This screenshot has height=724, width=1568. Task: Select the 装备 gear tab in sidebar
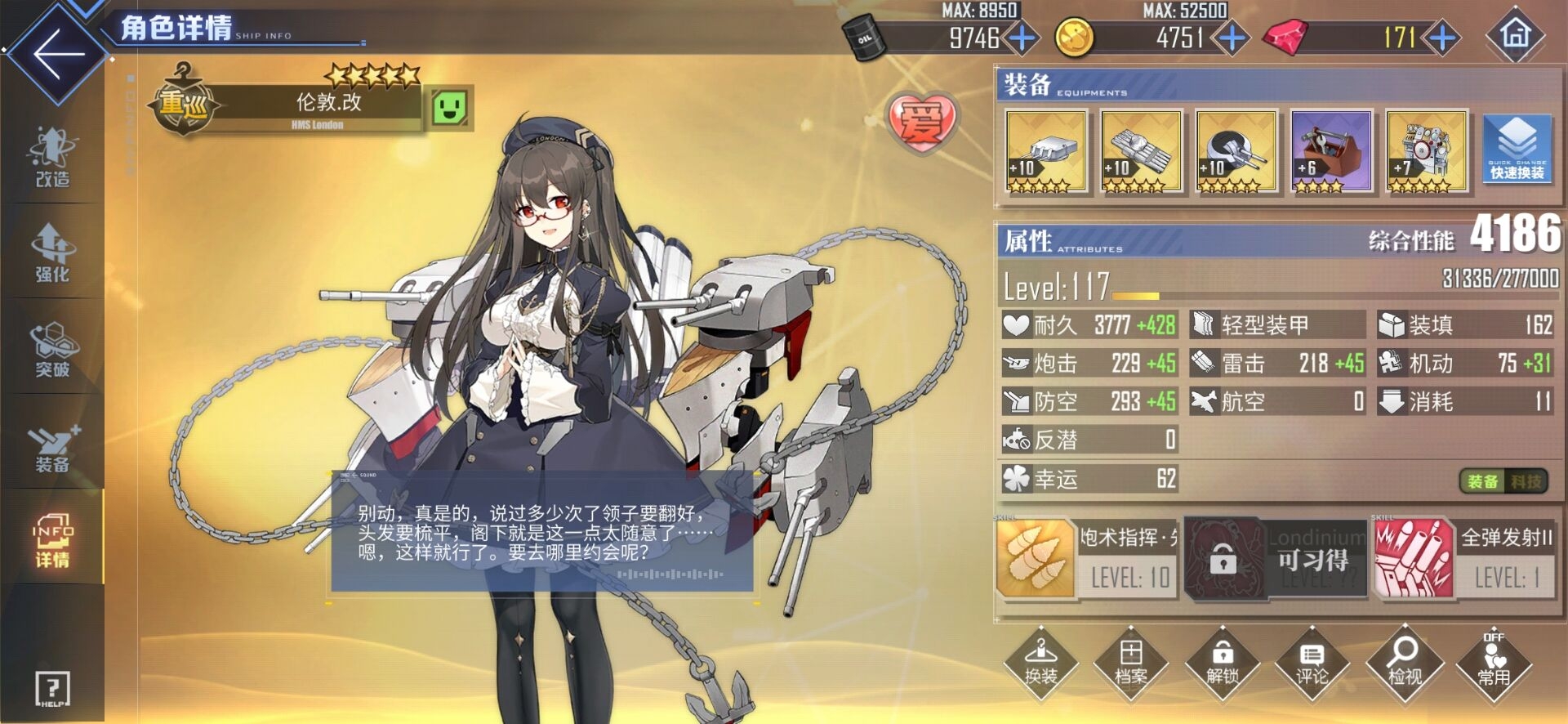pyautogui.click(x=52, y=446)
